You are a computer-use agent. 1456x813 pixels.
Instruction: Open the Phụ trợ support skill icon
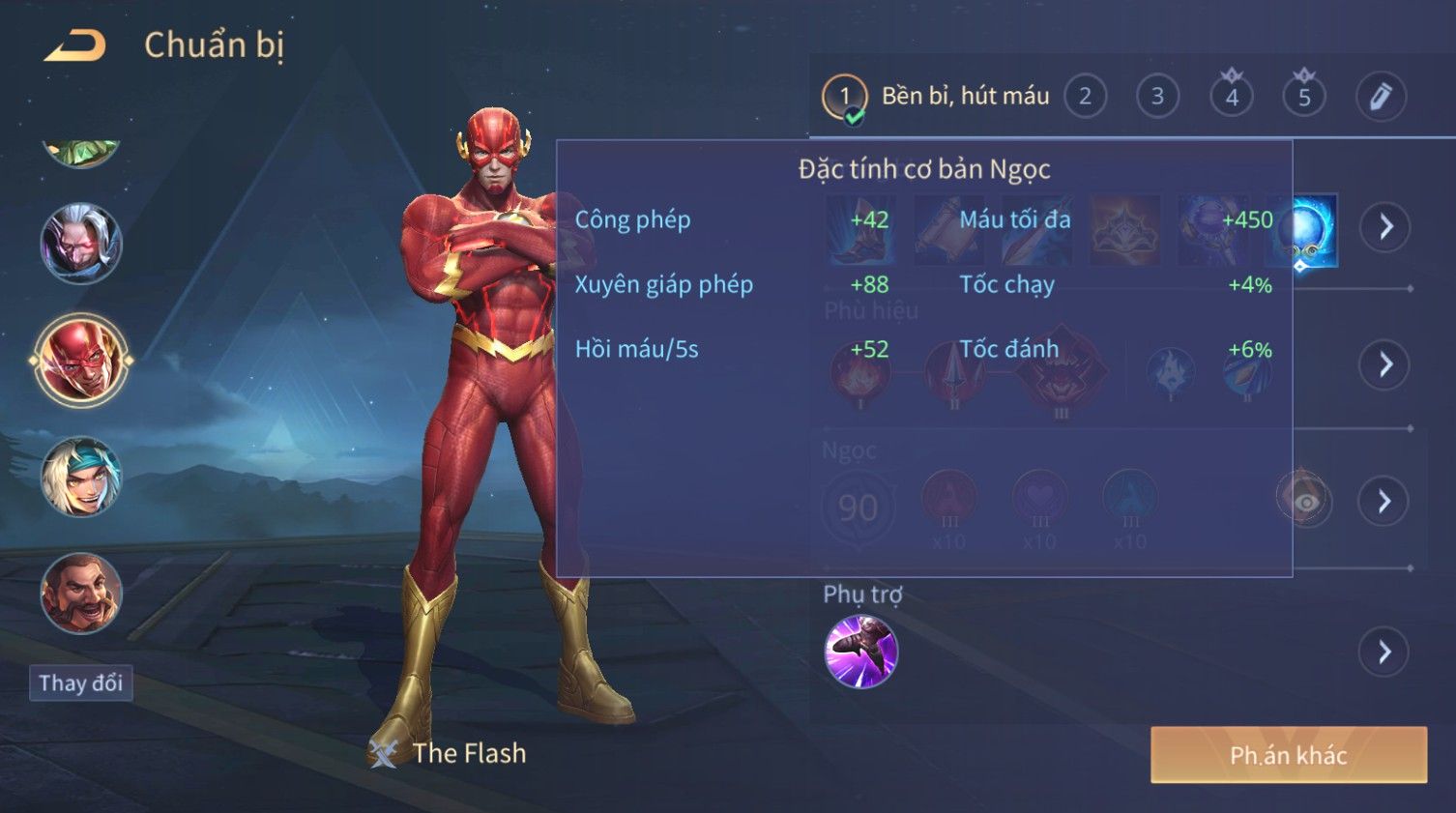pyautogui.click(x=860, y=653)
